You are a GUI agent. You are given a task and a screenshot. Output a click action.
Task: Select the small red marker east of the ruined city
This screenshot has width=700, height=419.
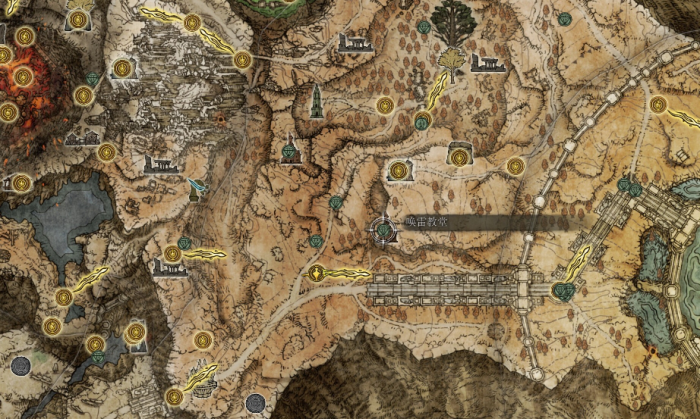(x=222, y=119)
